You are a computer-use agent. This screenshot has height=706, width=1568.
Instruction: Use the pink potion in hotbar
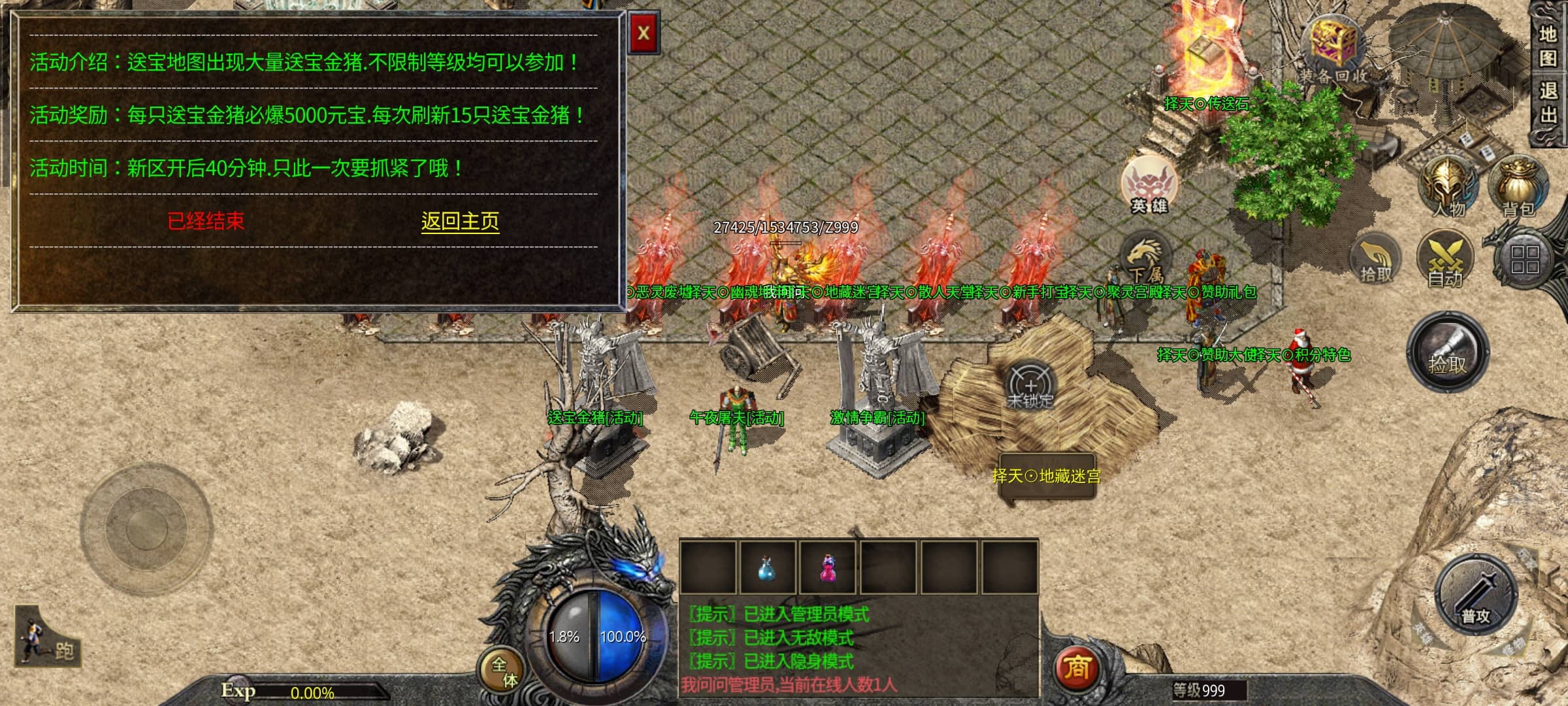point(828,567)
